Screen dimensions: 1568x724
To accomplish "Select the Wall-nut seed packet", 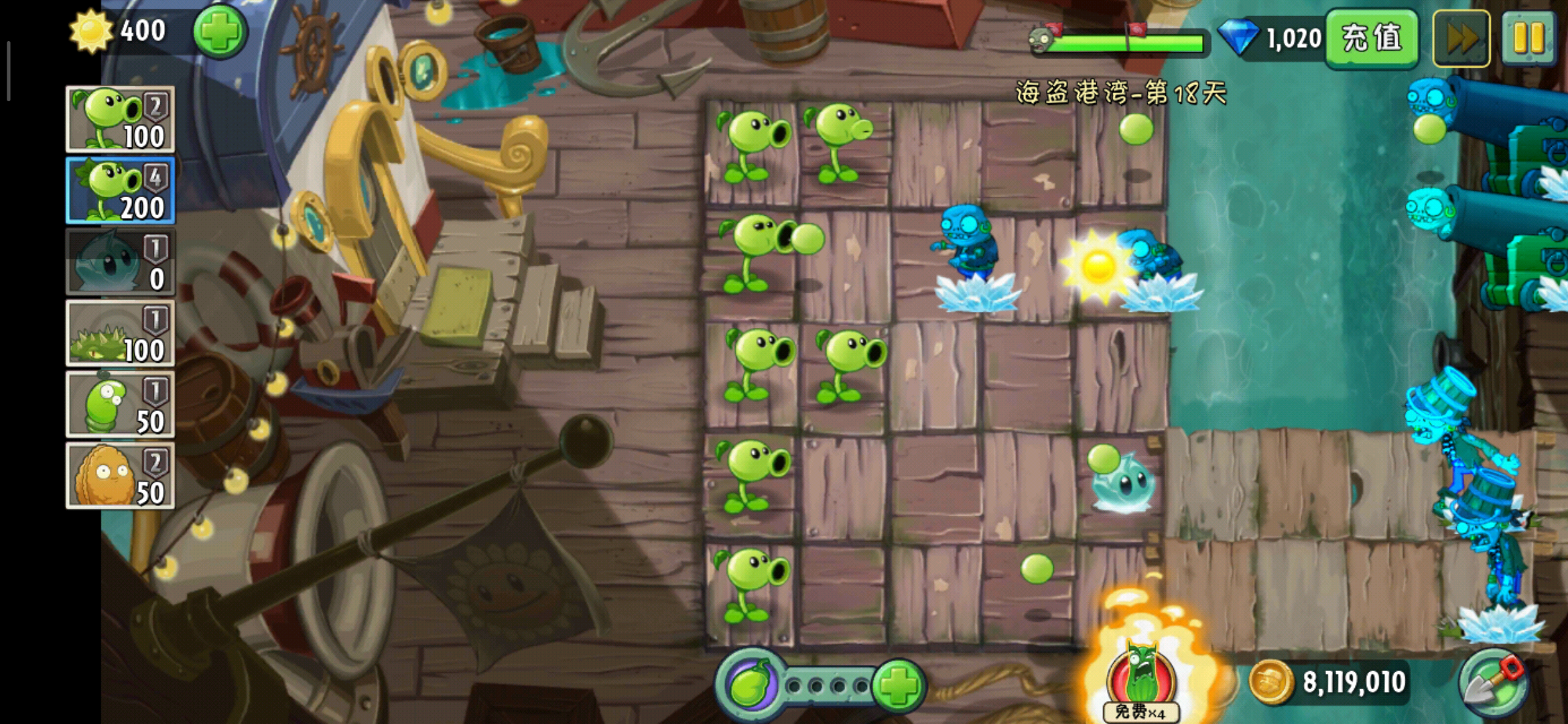I will pyautogui.click(x=121, y=476).
